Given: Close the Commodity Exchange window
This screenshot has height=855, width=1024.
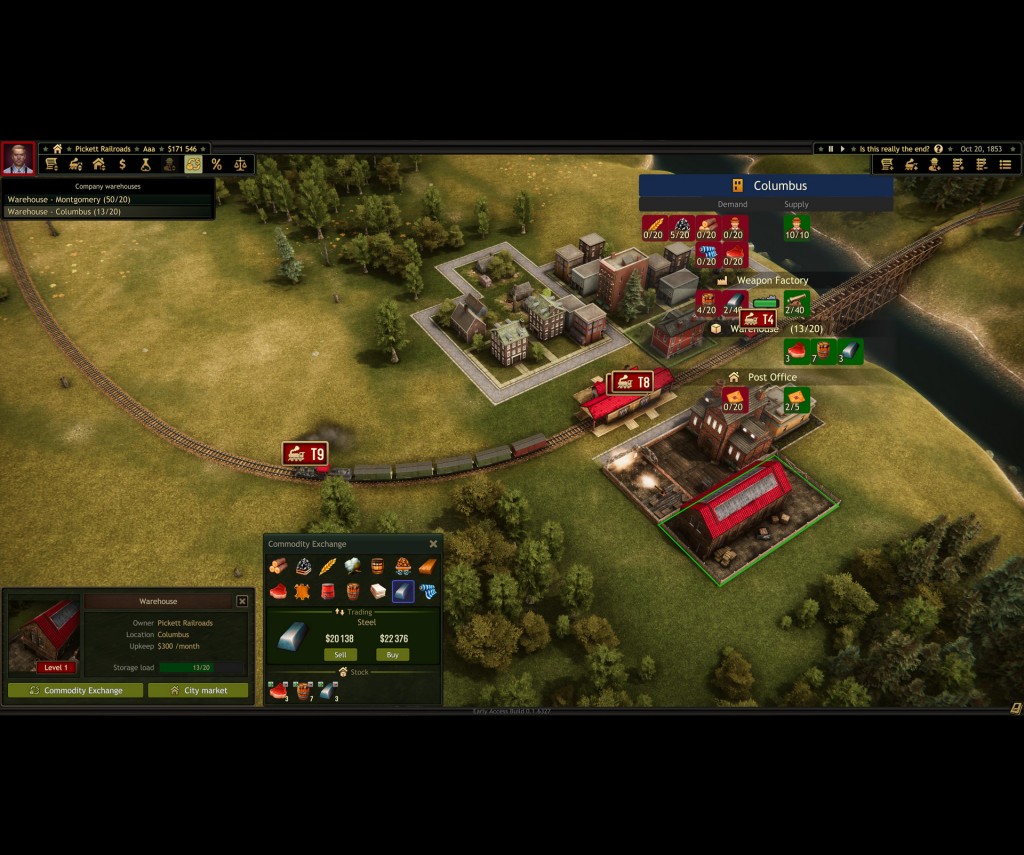Looking at the screenshot, I should click(433, 544).
